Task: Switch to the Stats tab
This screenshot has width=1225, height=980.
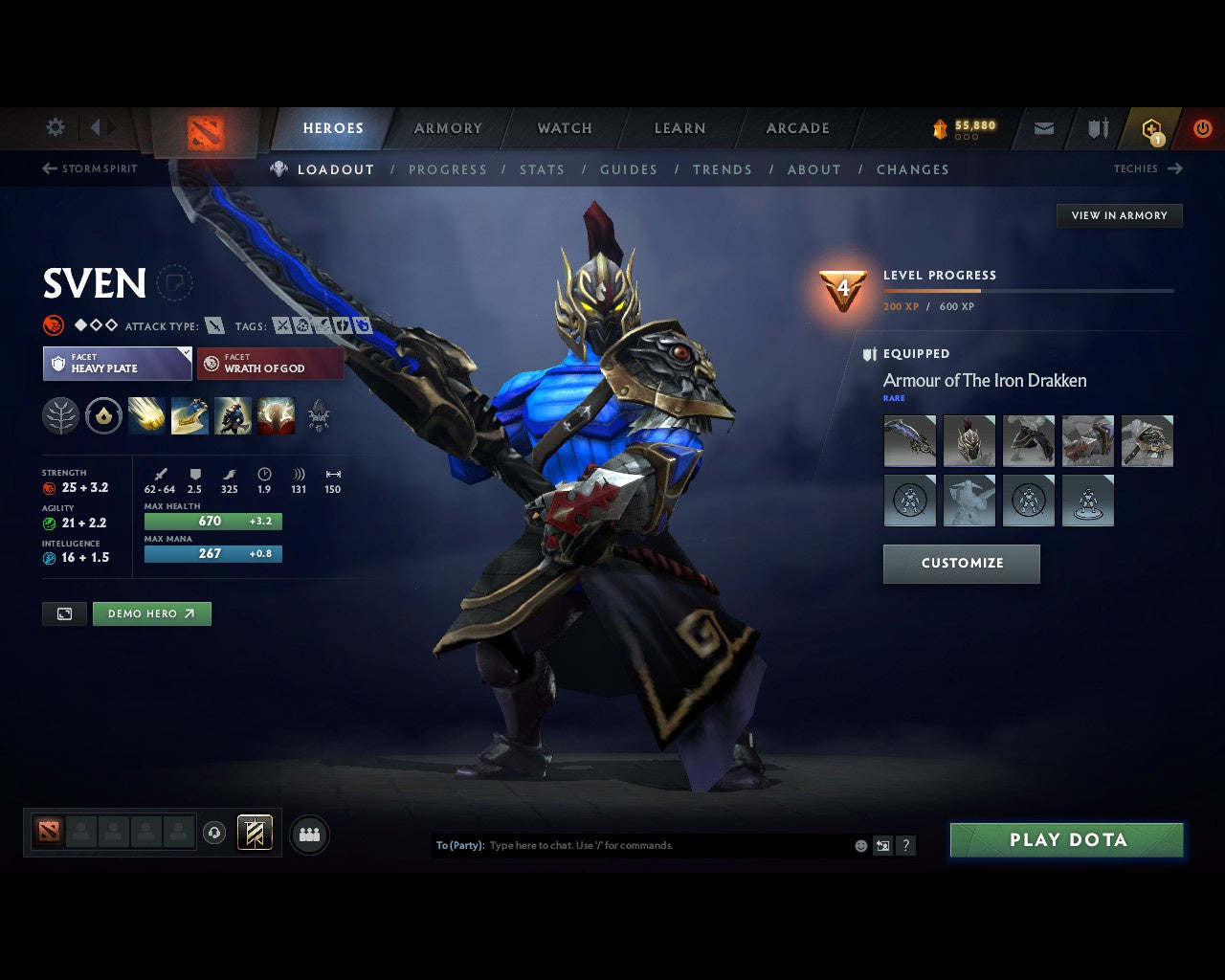Action: point(543,169)
